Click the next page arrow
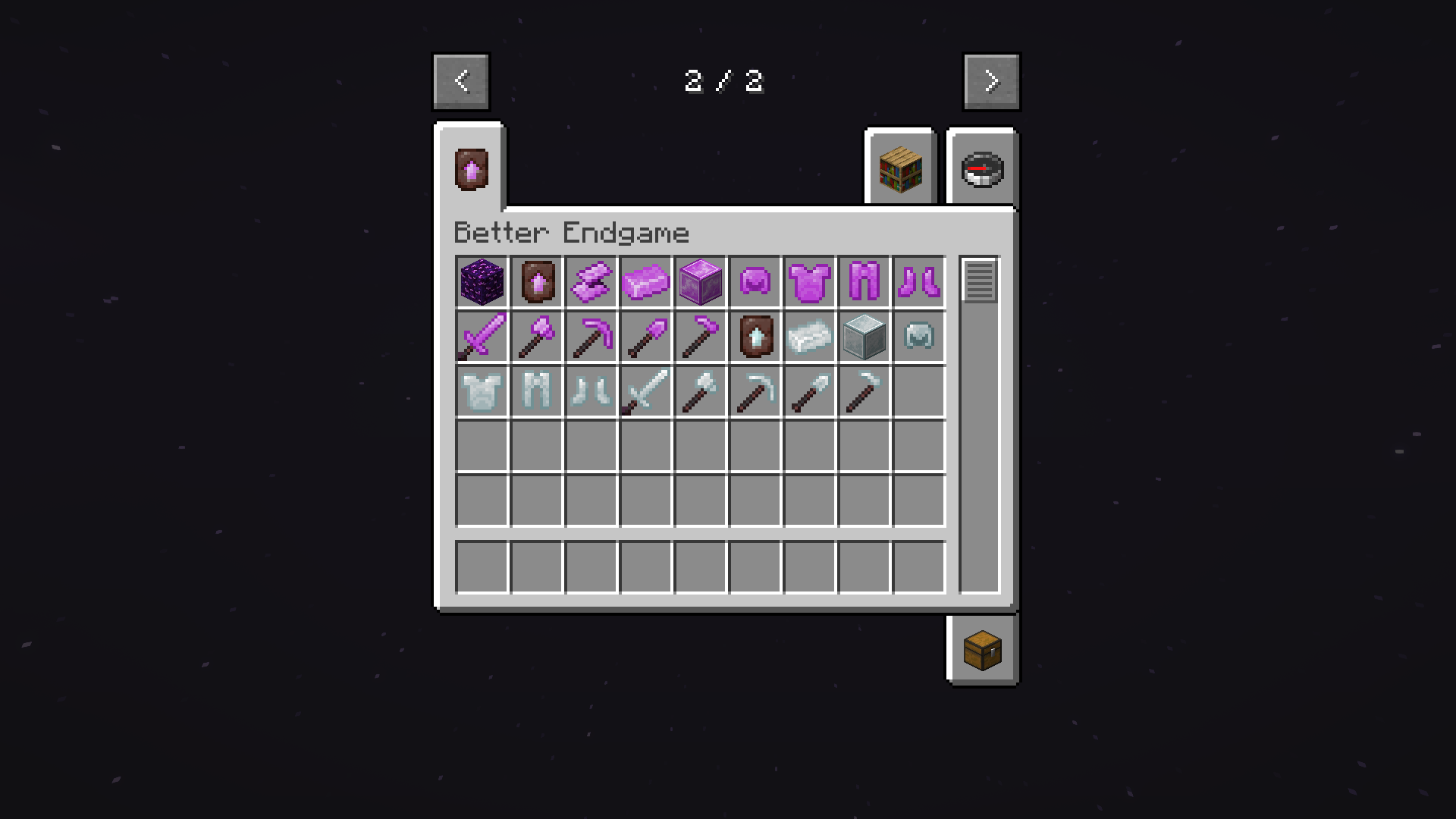 [x=991, y=81]
